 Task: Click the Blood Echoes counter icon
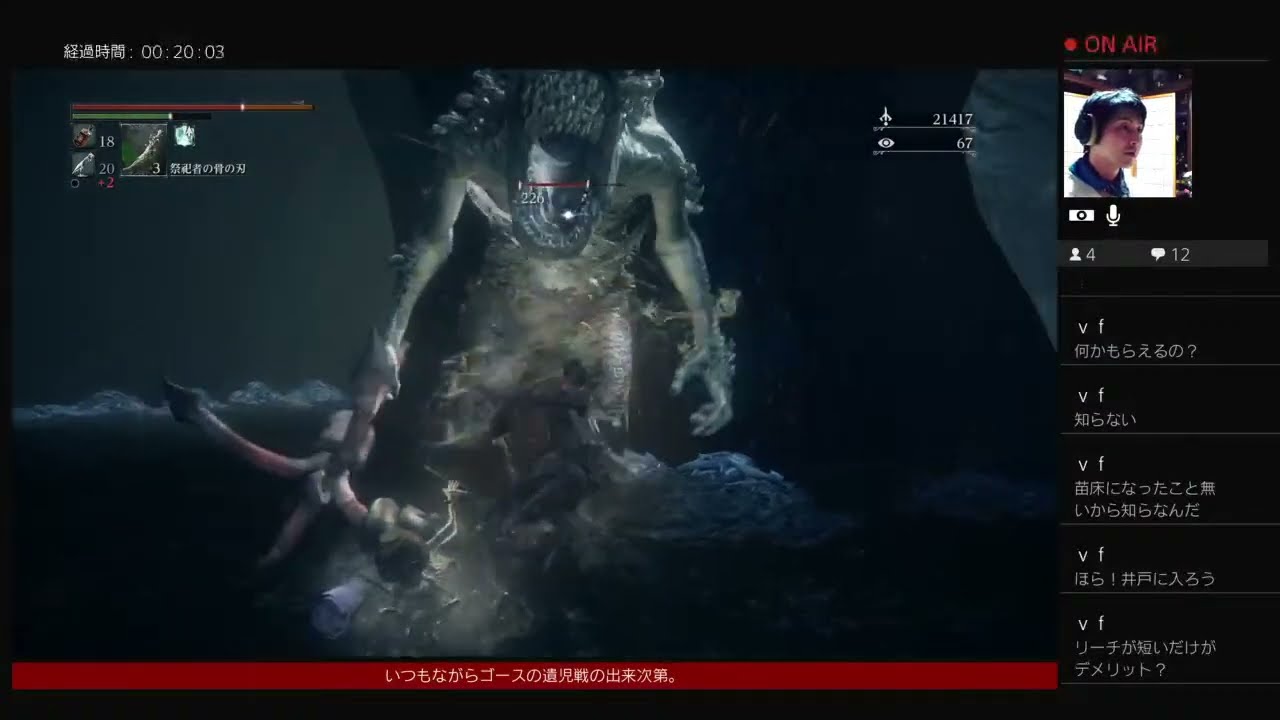tap(884, 118)
